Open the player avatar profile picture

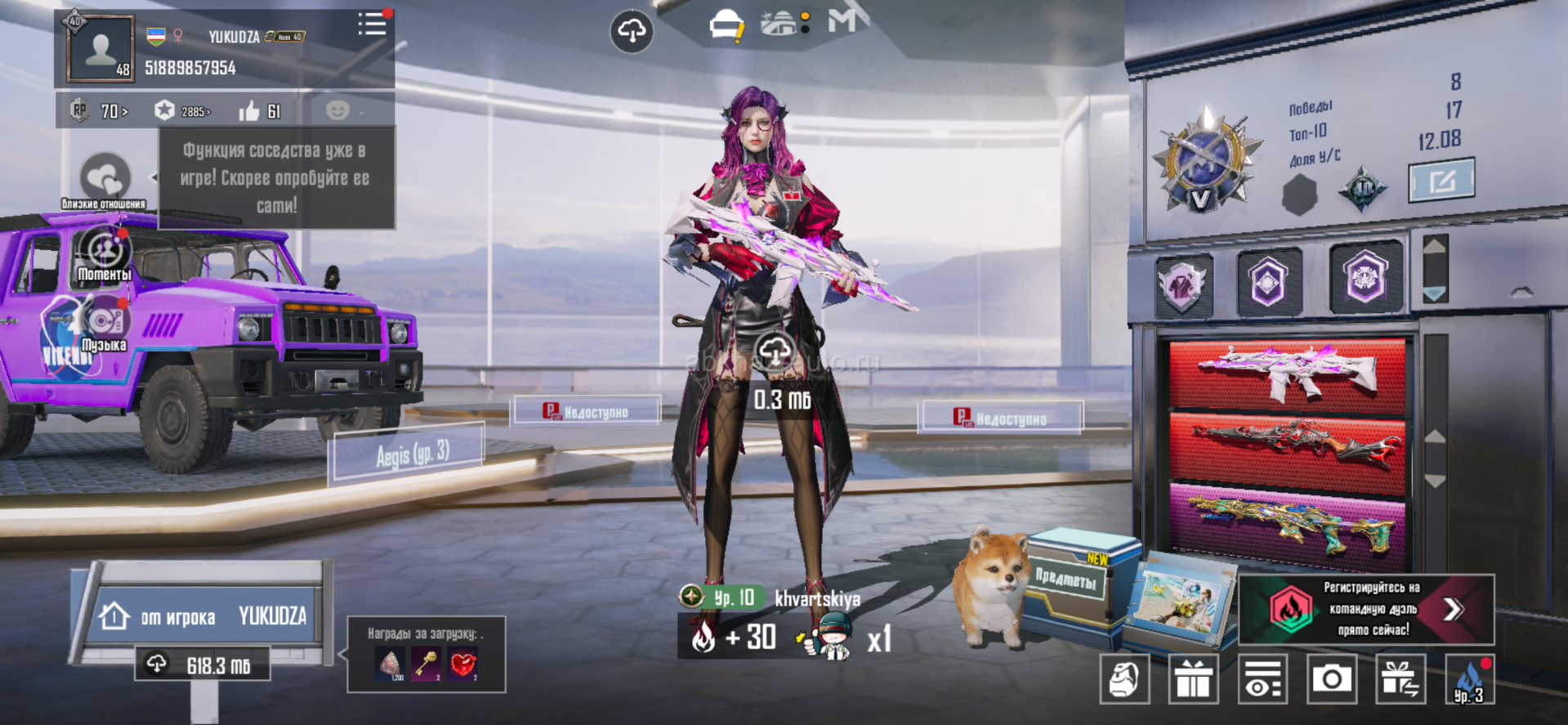click(x=101, y=49)
